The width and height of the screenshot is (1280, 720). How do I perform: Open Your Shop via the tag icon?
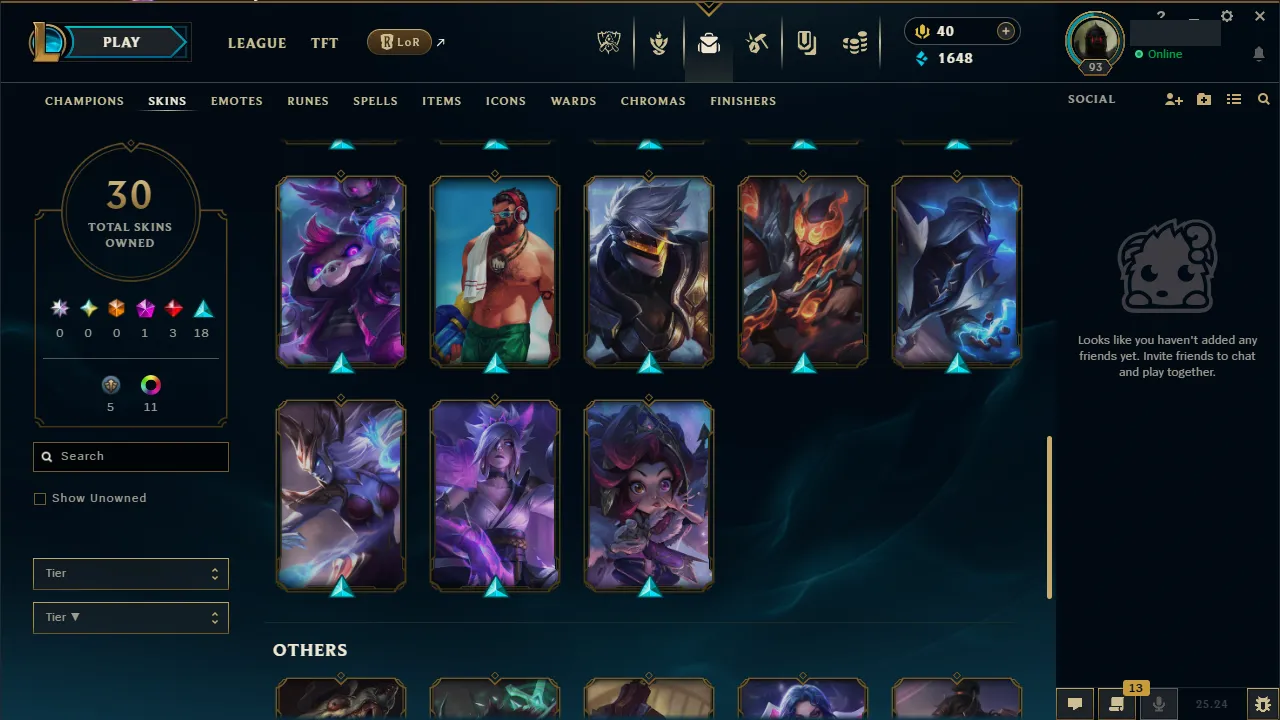click(807, 42)
